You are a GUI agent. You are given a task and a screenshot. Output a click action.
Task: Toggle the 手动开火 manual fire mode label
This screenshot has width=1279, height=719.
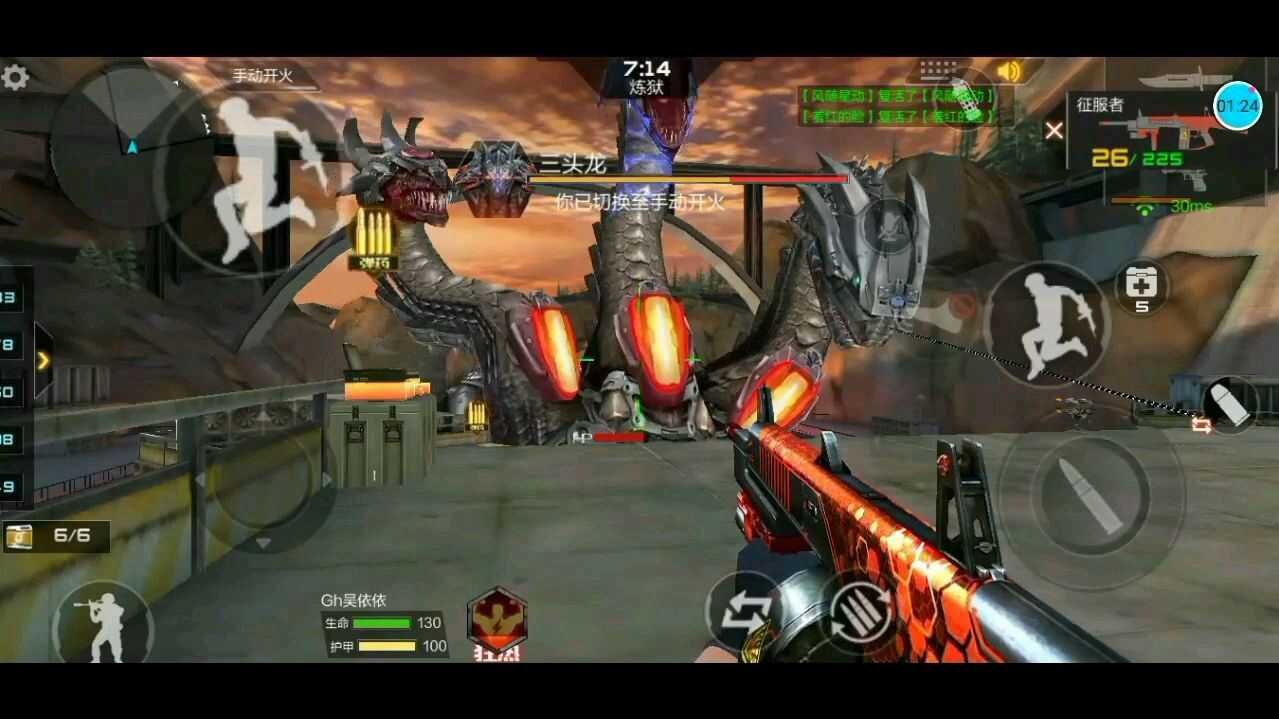pos(262,75)
